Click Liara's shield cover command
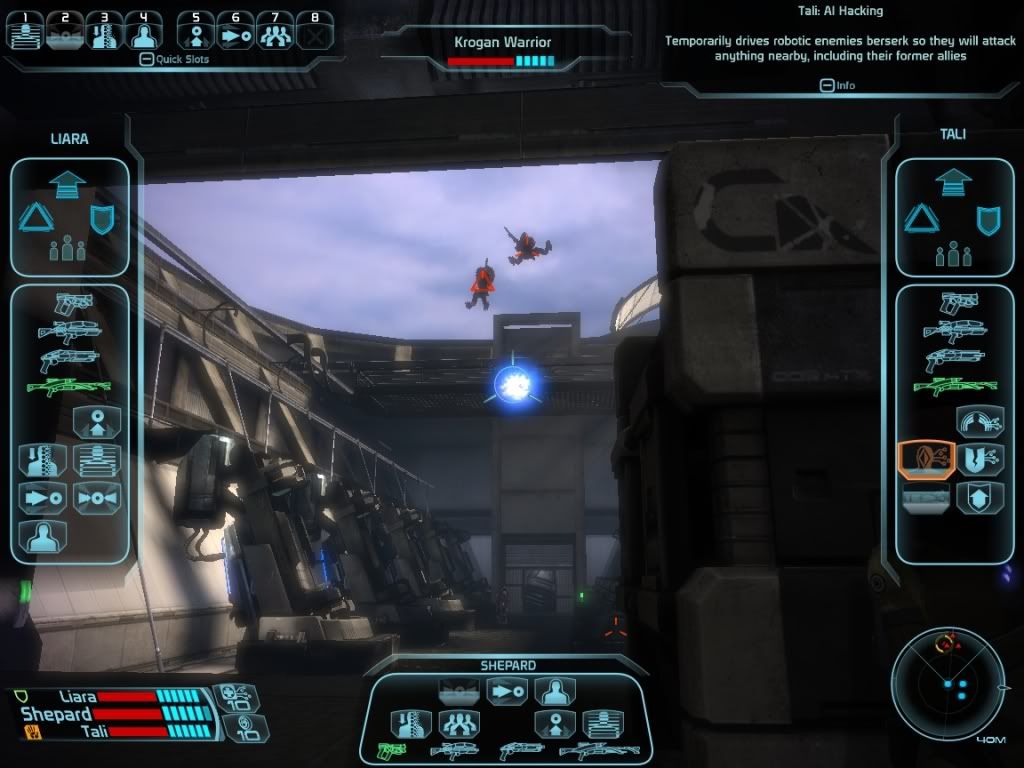Image resolution: width=1024 pixels, height=768 pixels. pos(101,220)
